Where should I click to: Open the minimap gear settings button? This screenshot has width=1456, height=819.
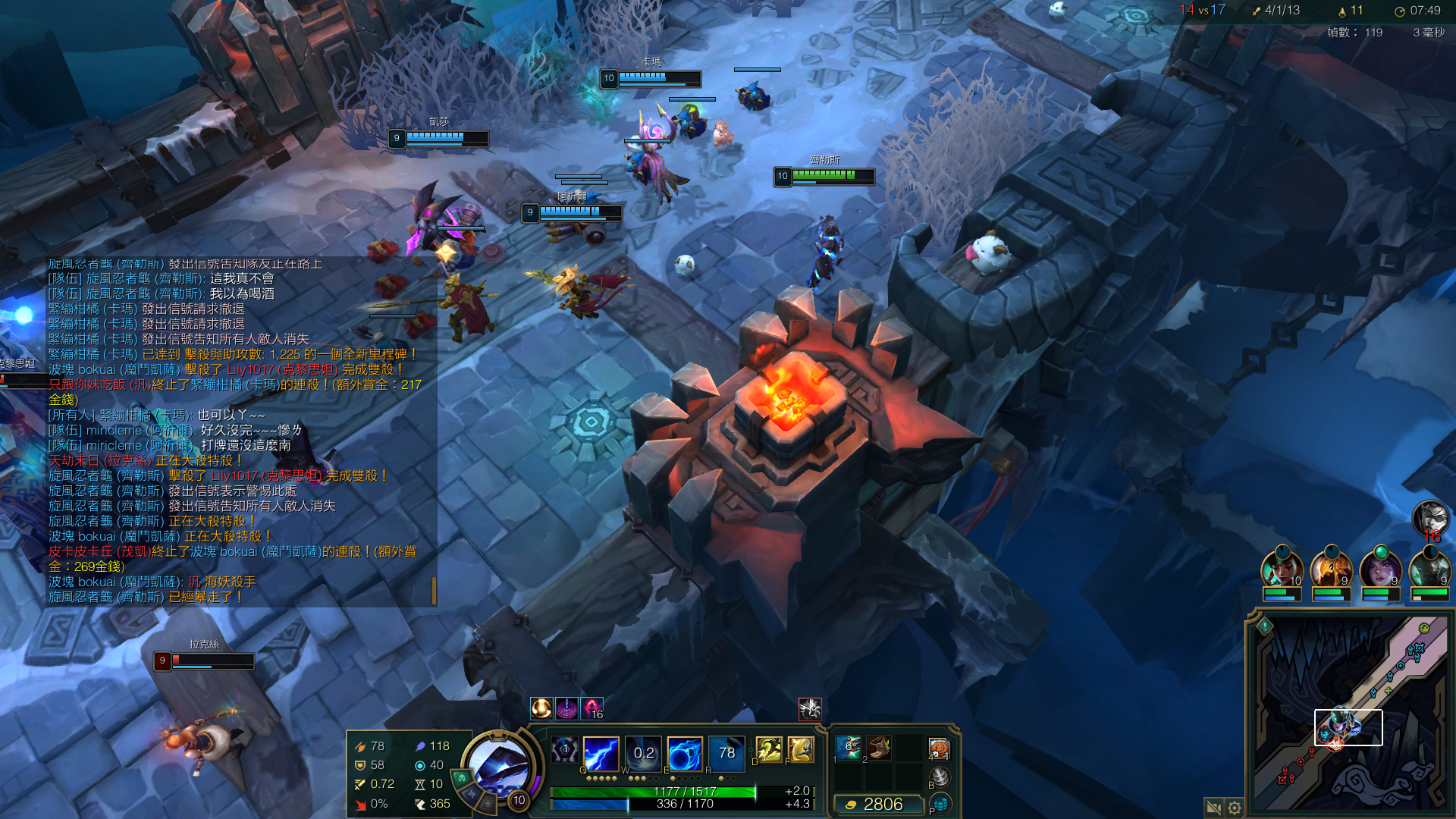[x=1234, y=808]
